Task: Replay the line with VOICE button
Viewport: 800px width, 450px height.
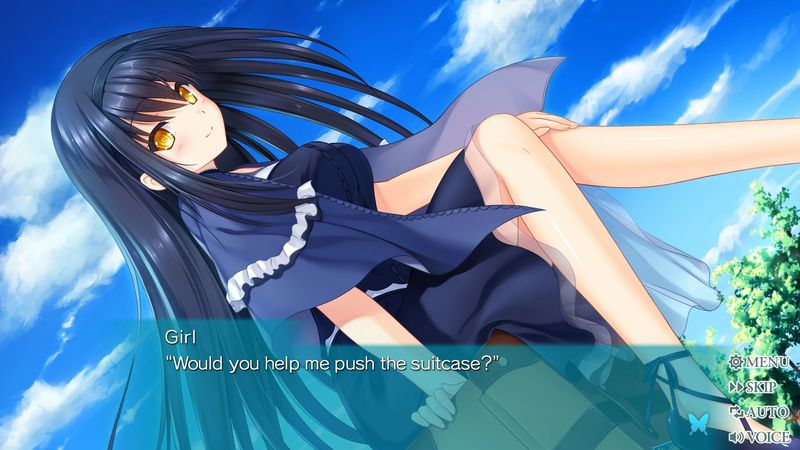Action: coord(760,436)
